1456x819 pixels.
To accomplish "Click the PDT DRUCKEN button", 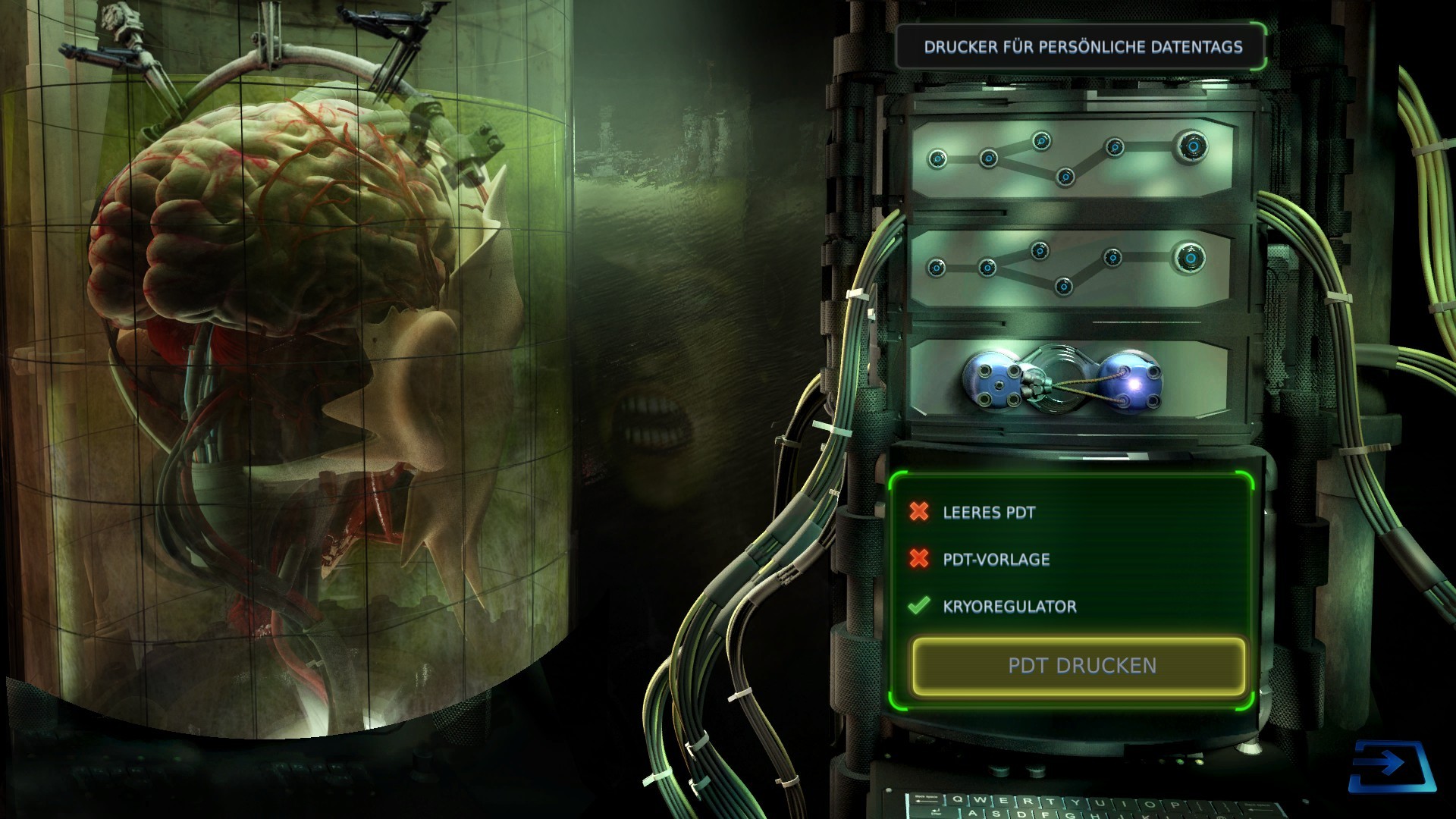I will pos(1078,666).
